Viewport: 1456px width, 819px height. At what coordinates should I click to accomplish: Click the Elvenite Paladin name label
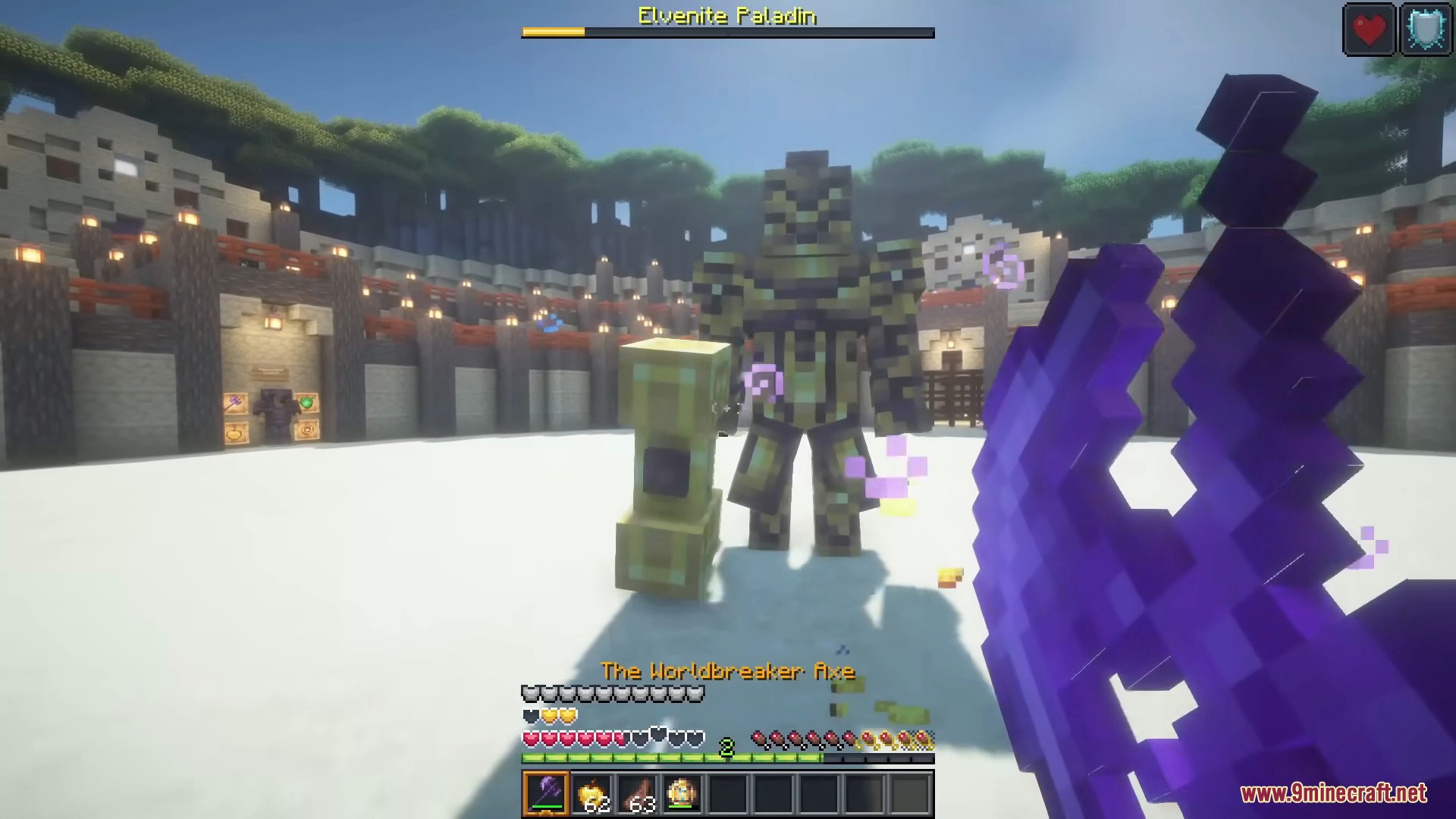(726, 17)
